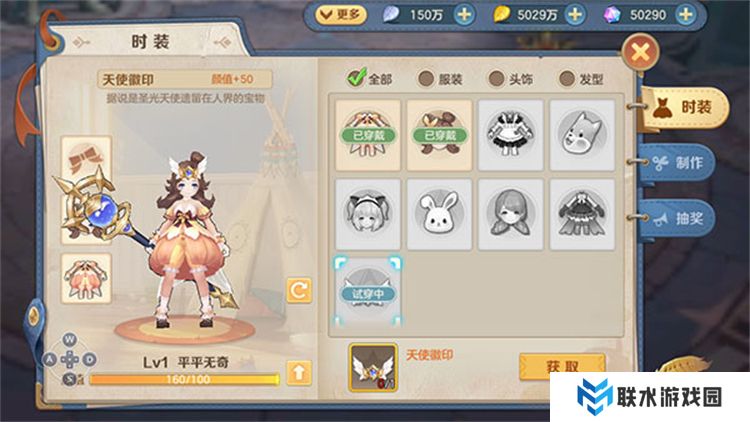This screenshot has height=422, width=750.
Task: Select the maid outfit item
Action: click(510, 132)
